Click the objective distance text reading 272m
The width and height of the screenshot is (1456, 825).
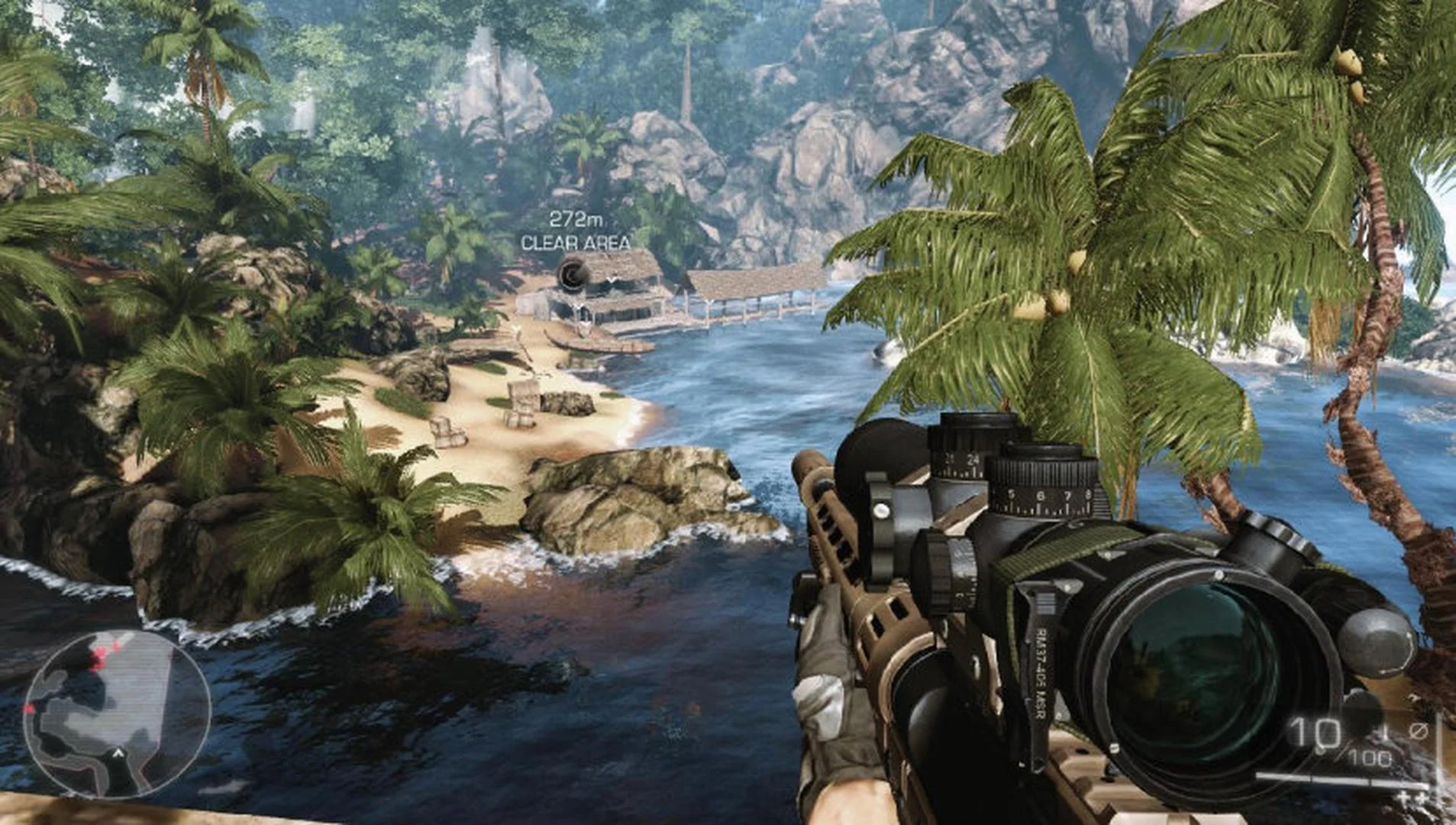click(x=575, y=219)
